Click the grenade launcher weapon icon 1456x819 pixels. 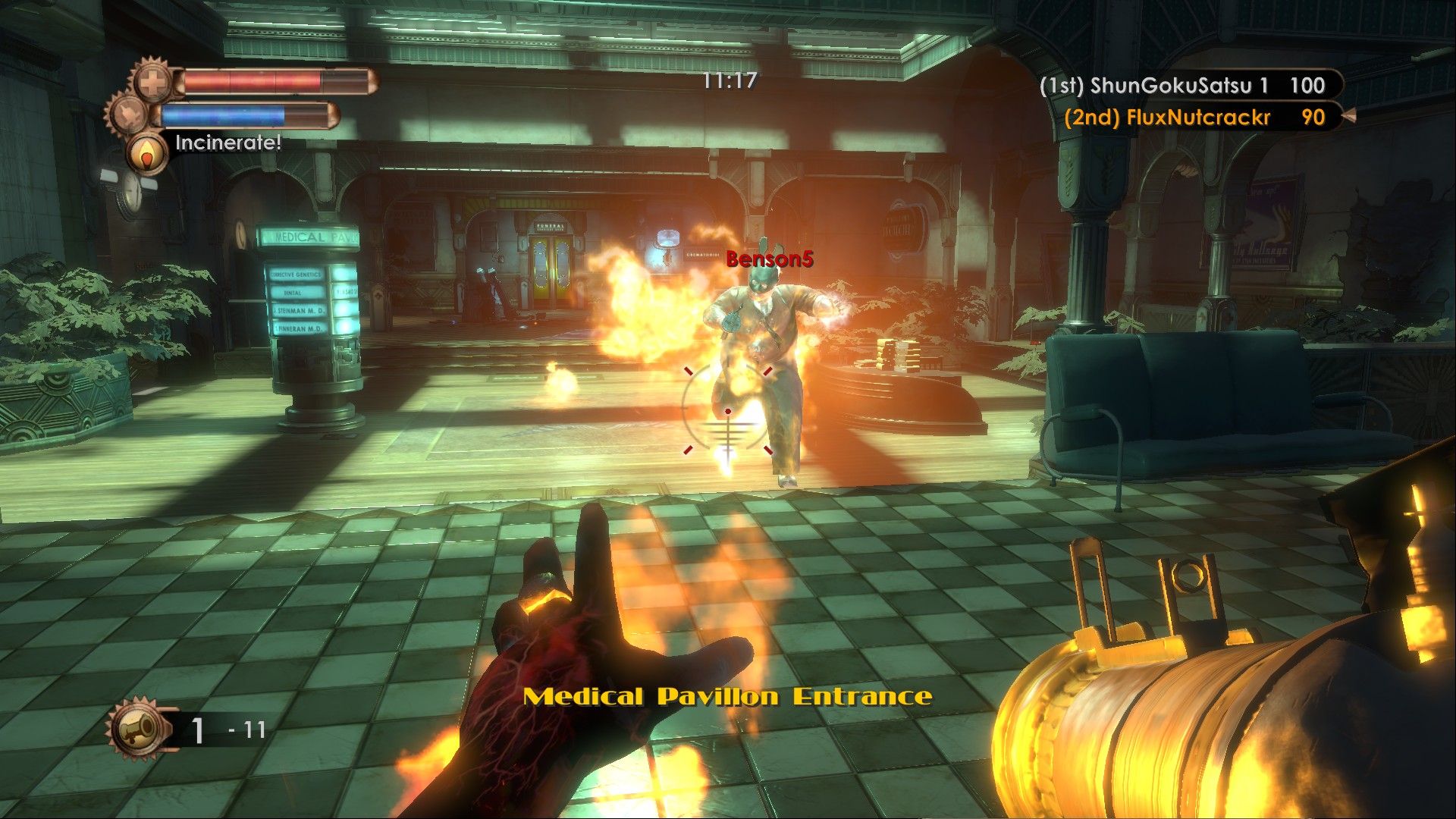(139, 729)
